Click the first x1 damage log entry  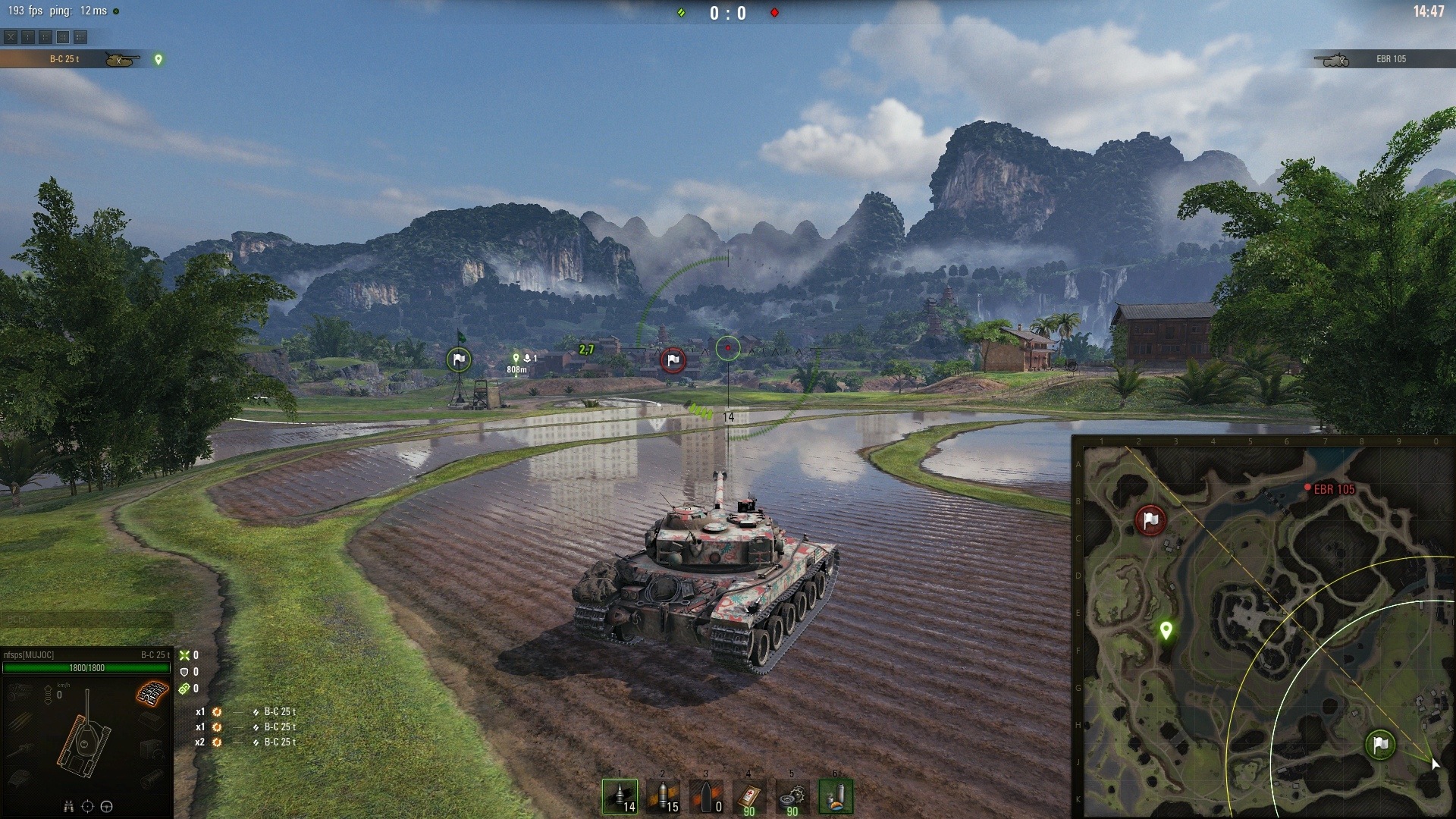click(x=246, y=712)
